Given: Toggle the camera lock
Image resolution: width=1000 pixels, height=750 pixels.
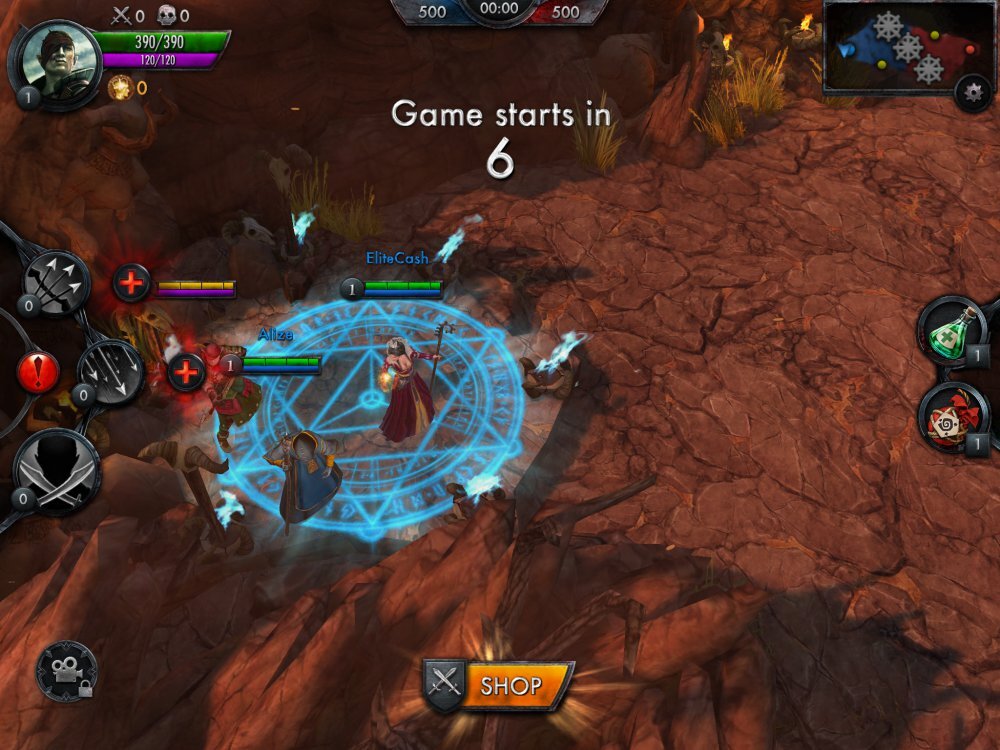Looking at the screenshot, I should pos(67,671).
